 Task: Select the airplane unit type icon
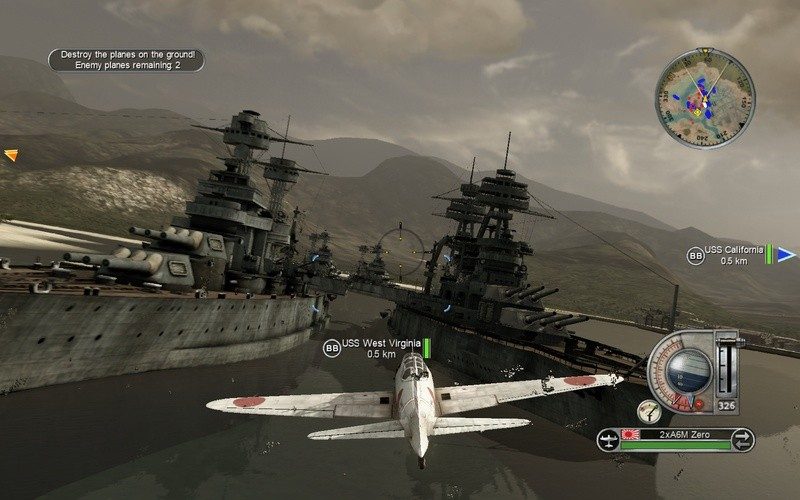[609, 437]
